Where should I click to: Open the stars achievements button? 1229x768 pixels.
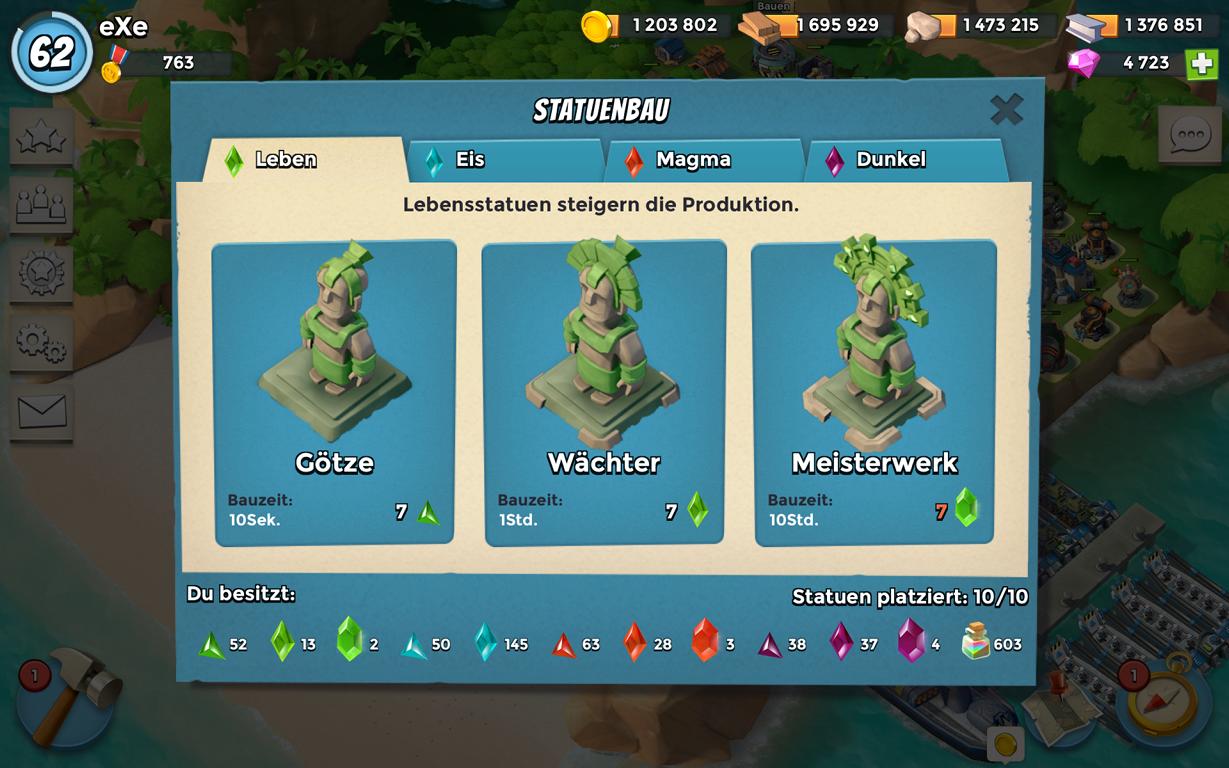(42, 137)
